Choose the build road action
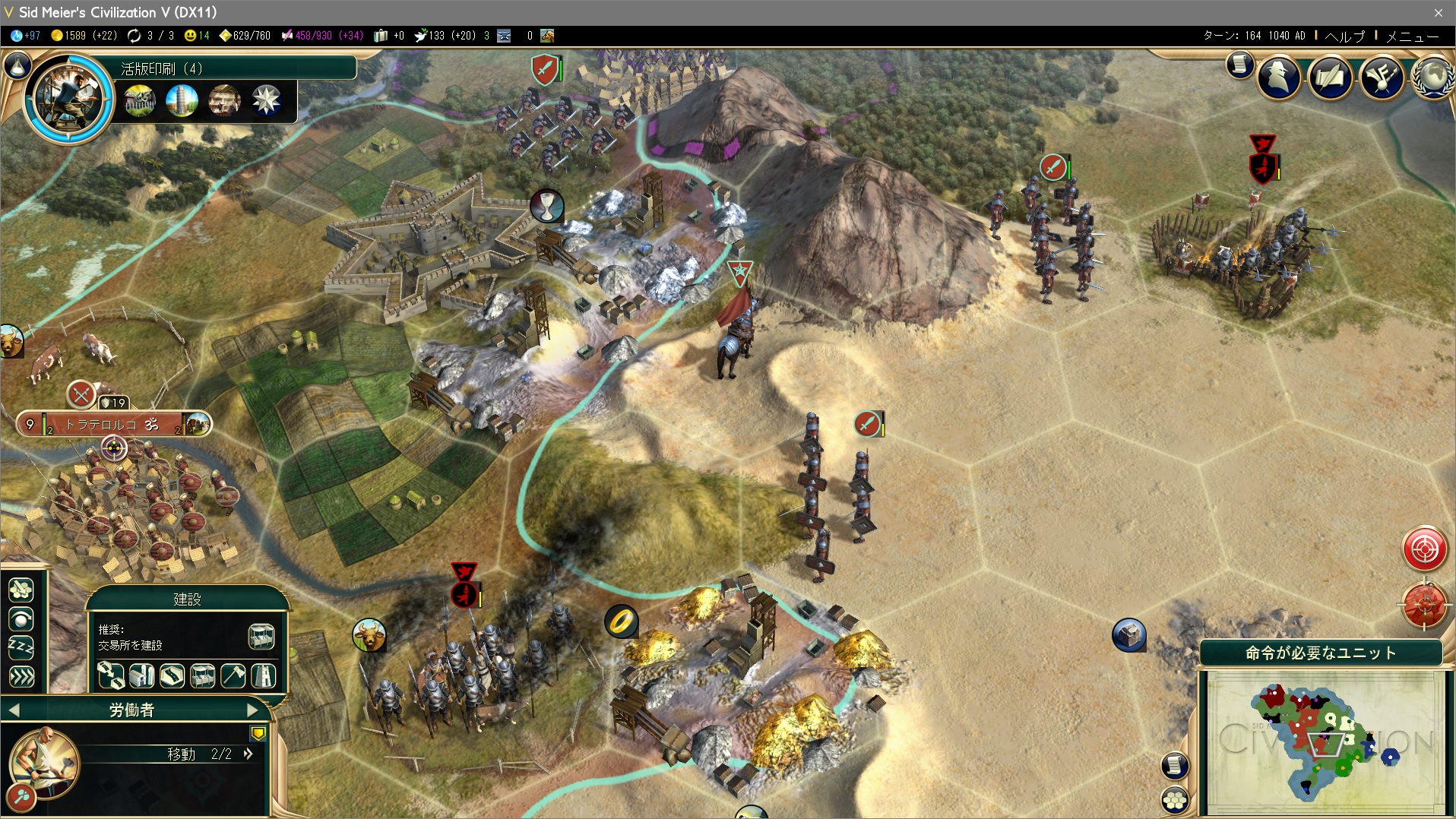The width and height of the screenshot is (1456, 819). tap(172, 675)
